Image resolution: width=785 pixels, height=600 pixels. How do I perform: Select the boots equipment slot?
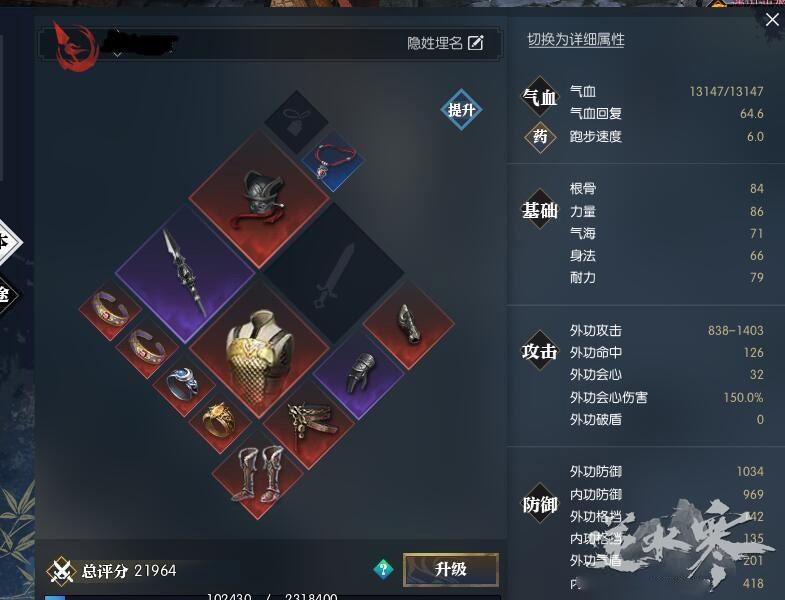(258, 470)
